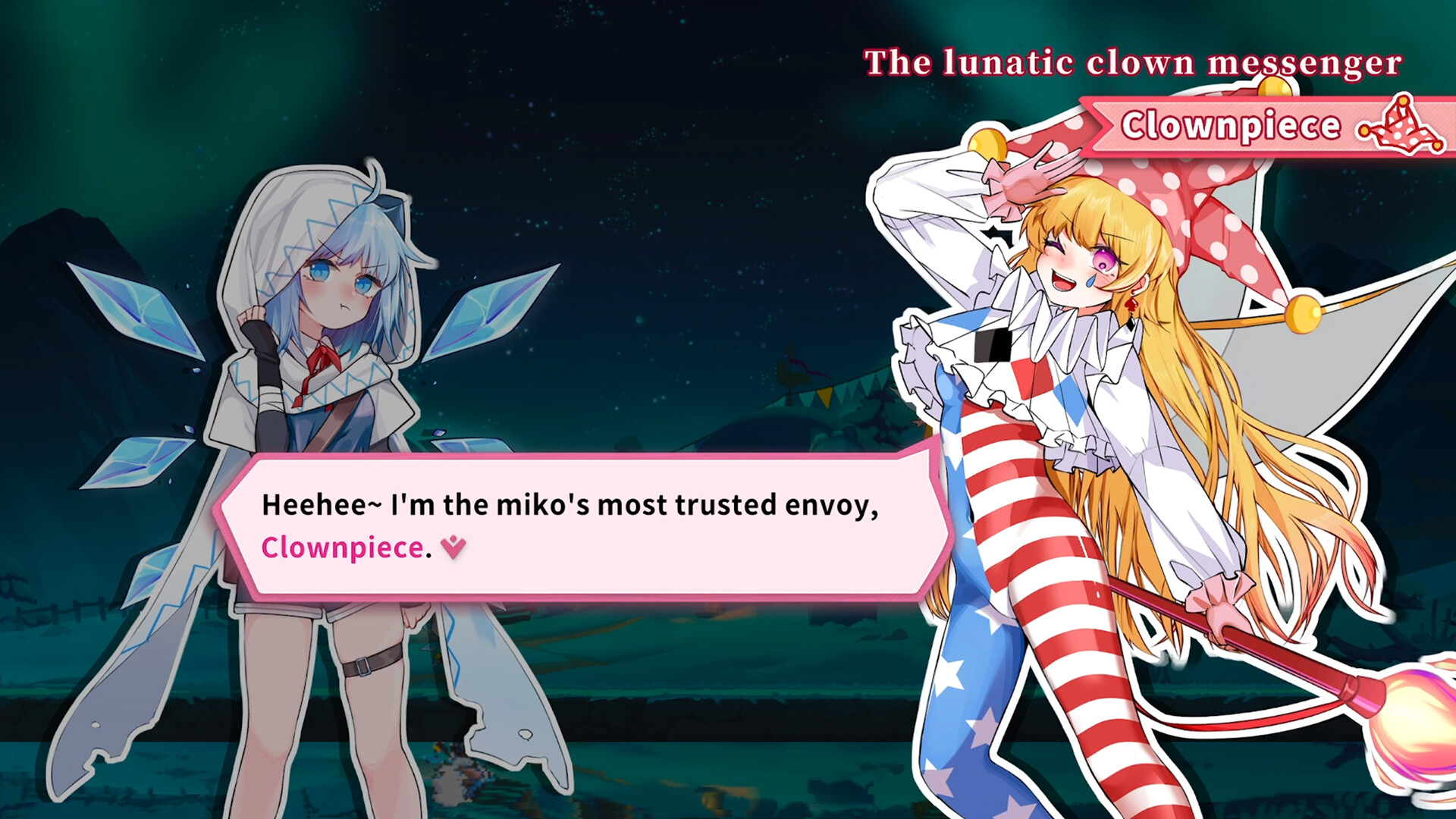Click the title 'The lunatic clown messenger'
This screenshot has height=819, width=1456.
(x=1134, y=63)
